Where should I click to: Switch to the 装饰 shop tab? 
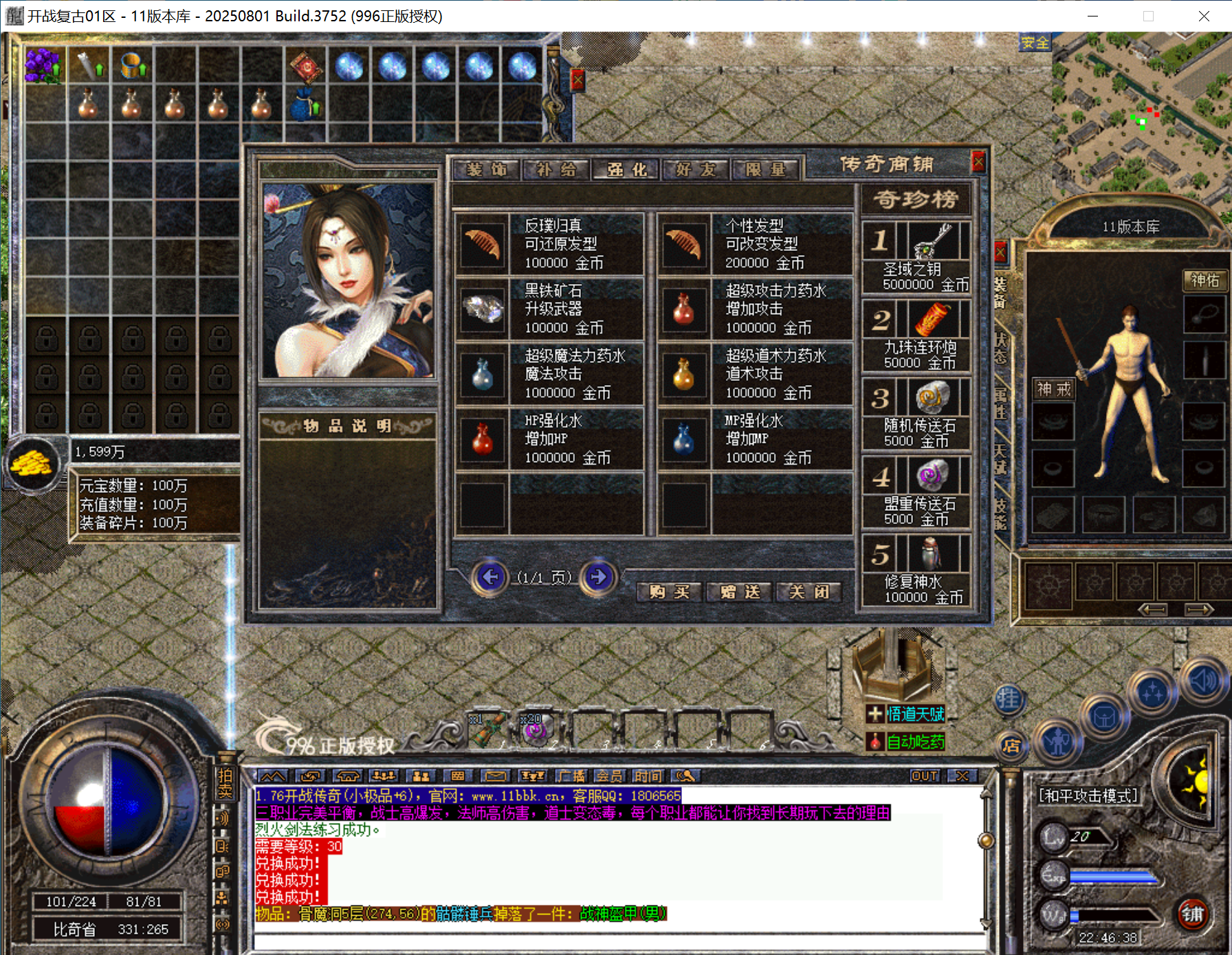tap(487, 169)
